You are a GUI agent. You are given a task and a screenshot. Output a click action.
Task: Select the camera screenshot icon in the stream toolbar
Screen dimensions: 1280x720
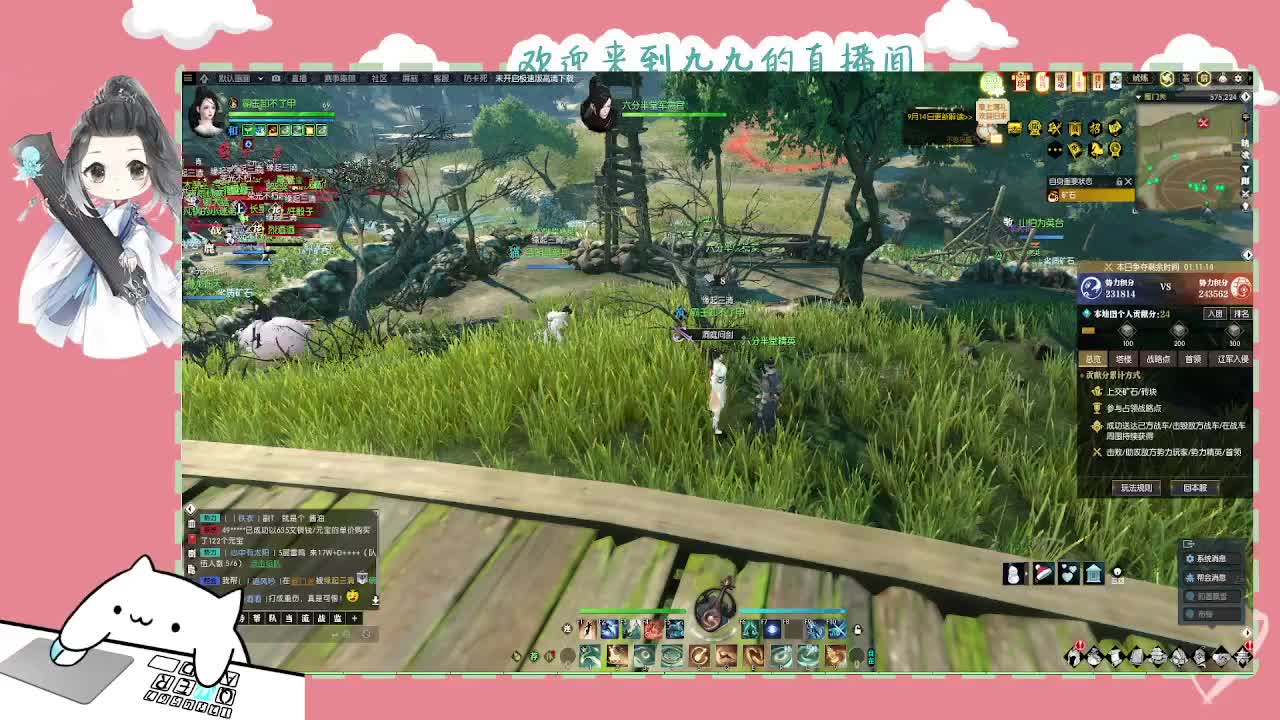click(275, 78)
